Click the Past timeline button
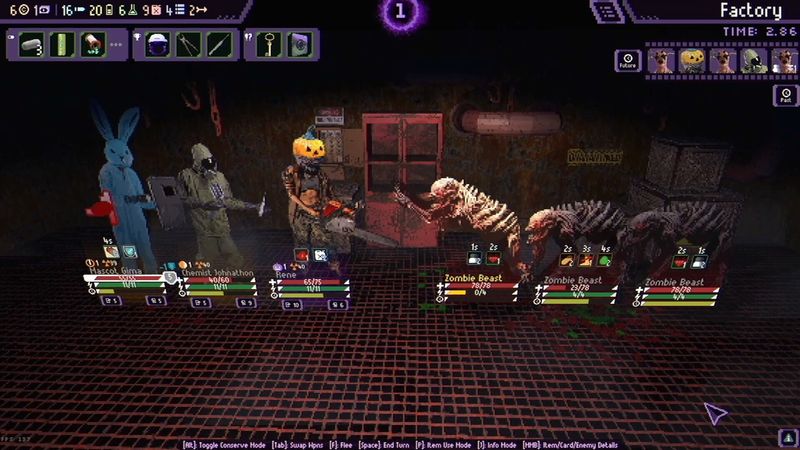 tap(784, 96)
